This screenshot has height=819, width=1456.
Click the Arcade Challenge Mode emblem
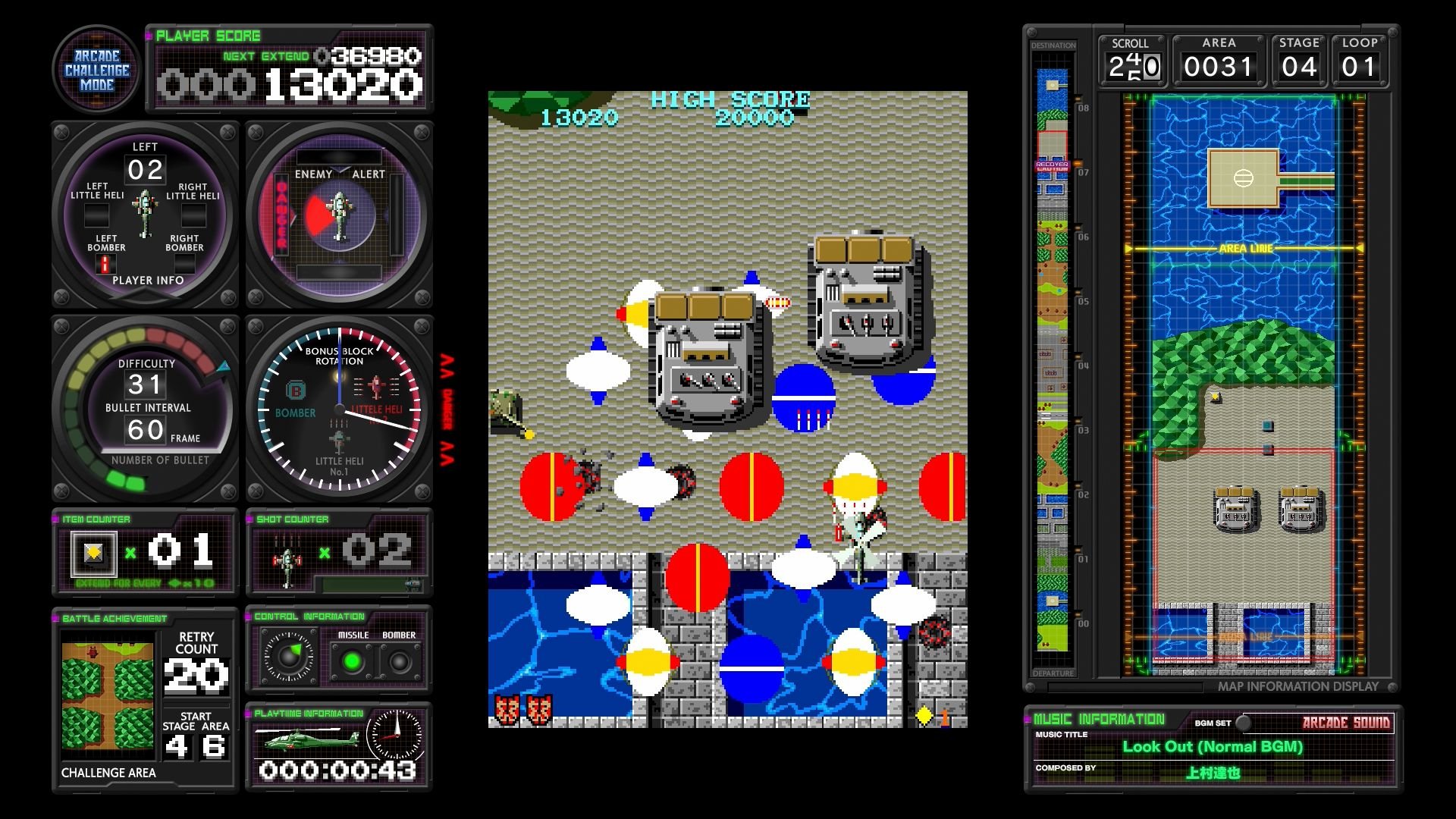(x=96, y=69)
